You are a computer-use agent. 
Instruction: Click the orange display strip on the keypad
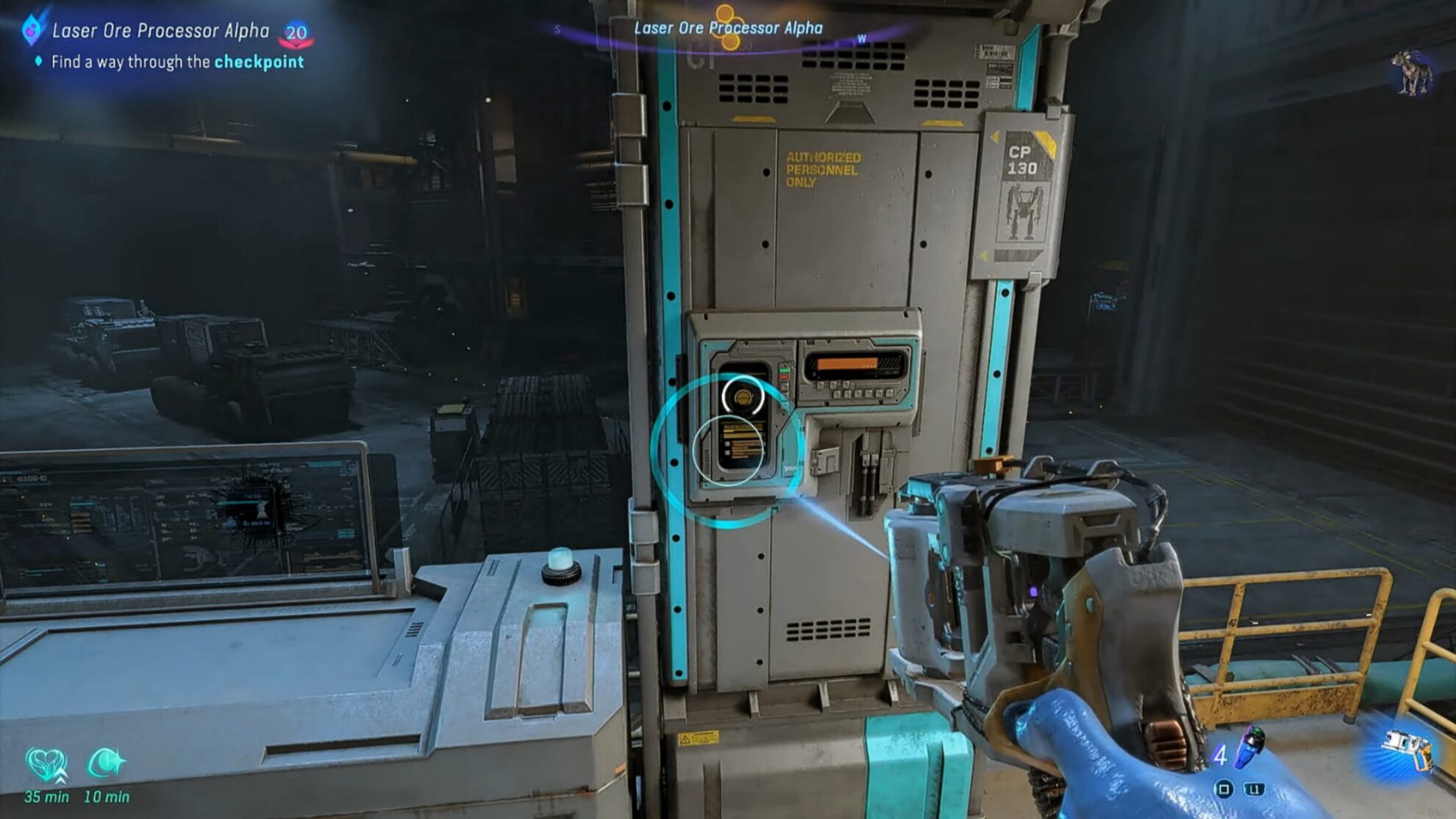point(847,362)
